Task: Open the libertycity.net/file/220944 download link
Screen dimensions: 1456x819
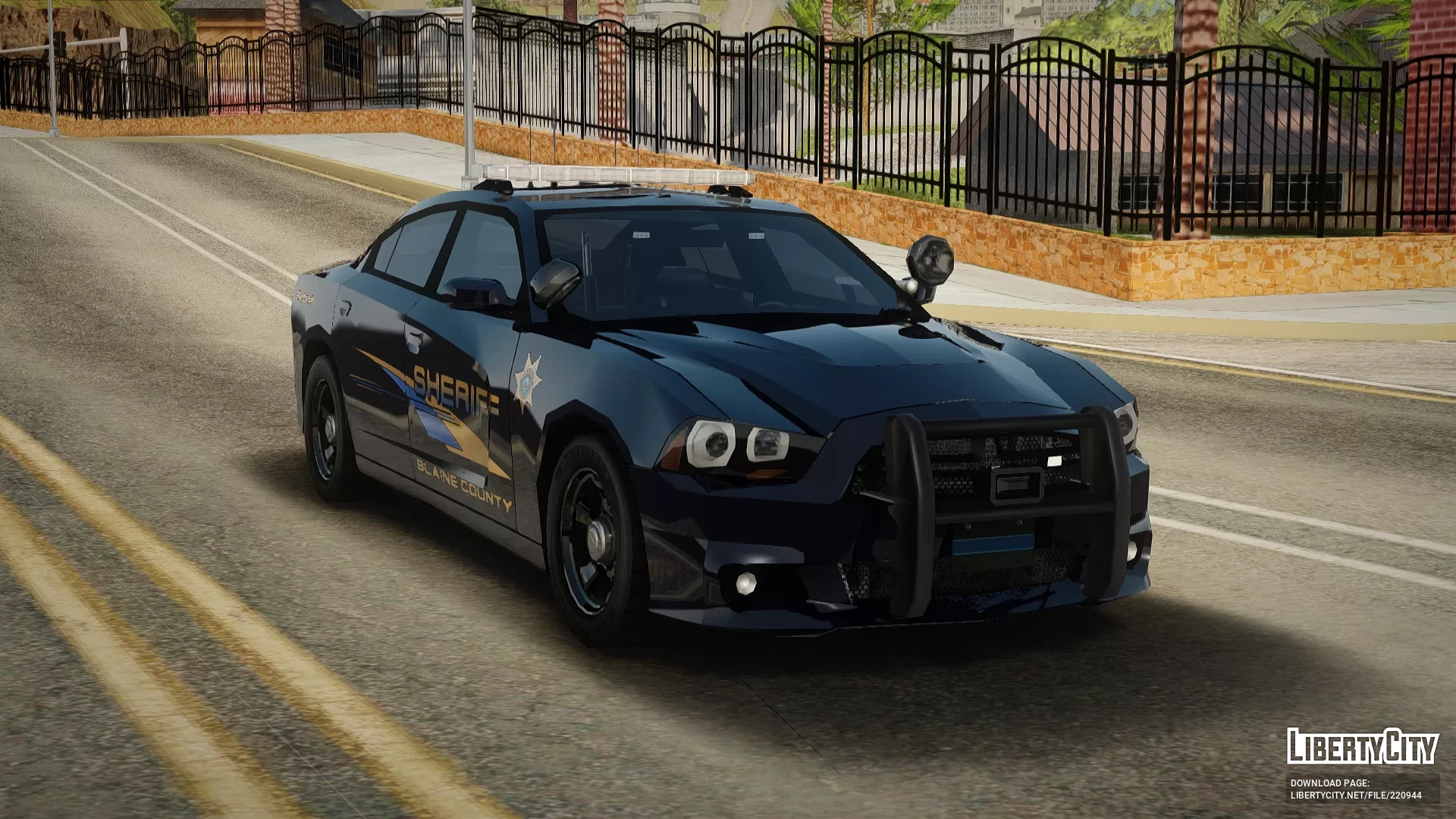Action: (1356, 795)
